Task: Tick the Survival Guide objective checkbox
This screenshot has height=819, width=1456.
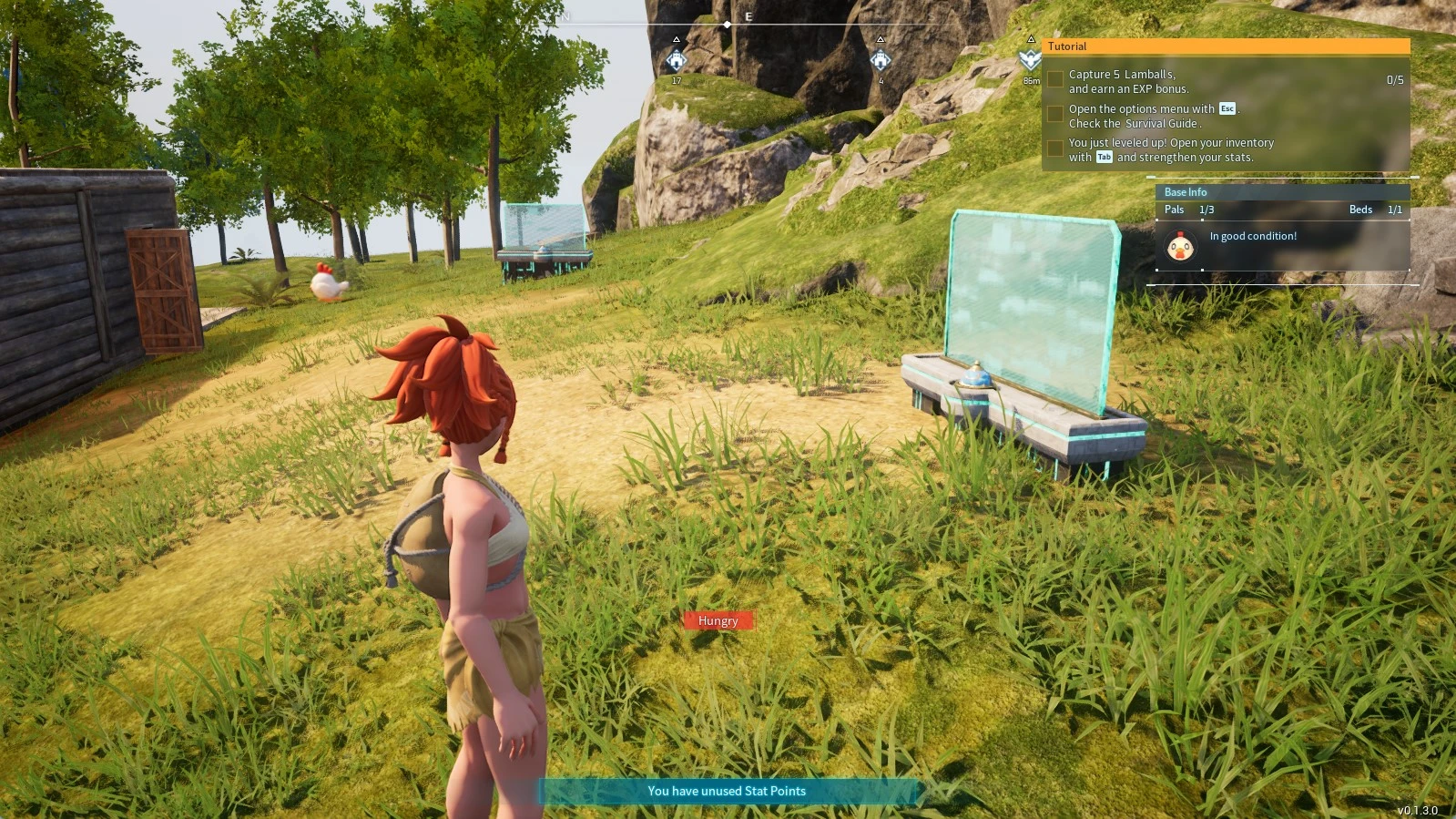Action: click(1055, 115)
